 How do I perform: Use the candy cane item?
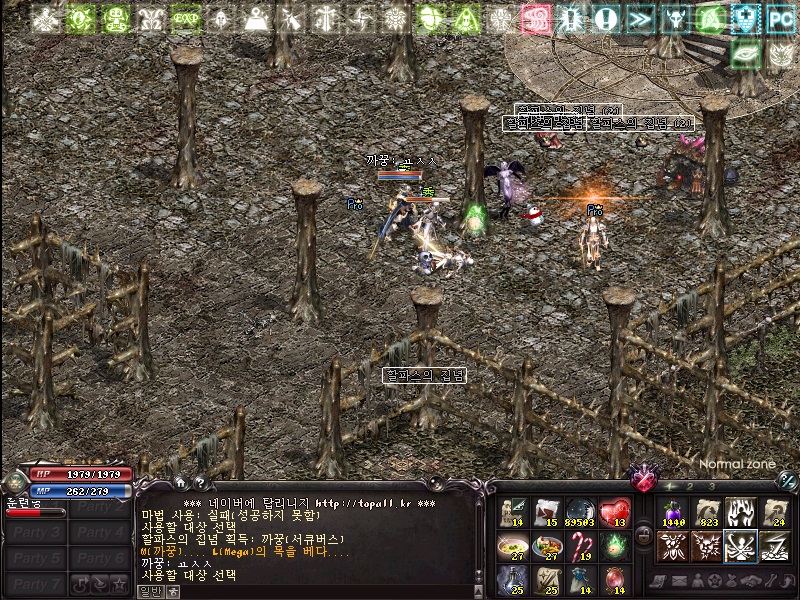pyautogui.click(x=580, y=546)
